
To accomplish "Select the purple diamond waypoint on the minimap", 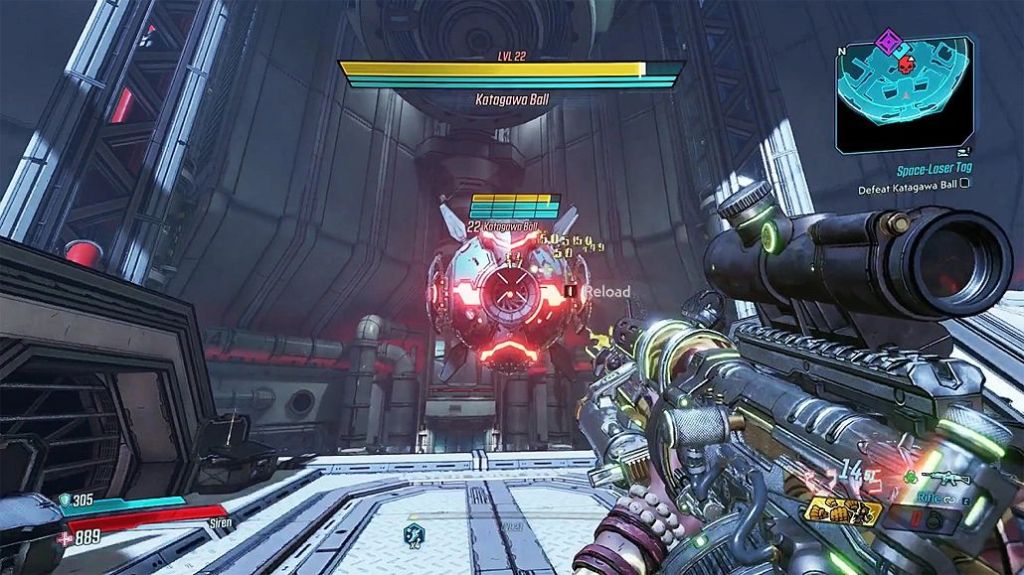I will pos(886,42).
